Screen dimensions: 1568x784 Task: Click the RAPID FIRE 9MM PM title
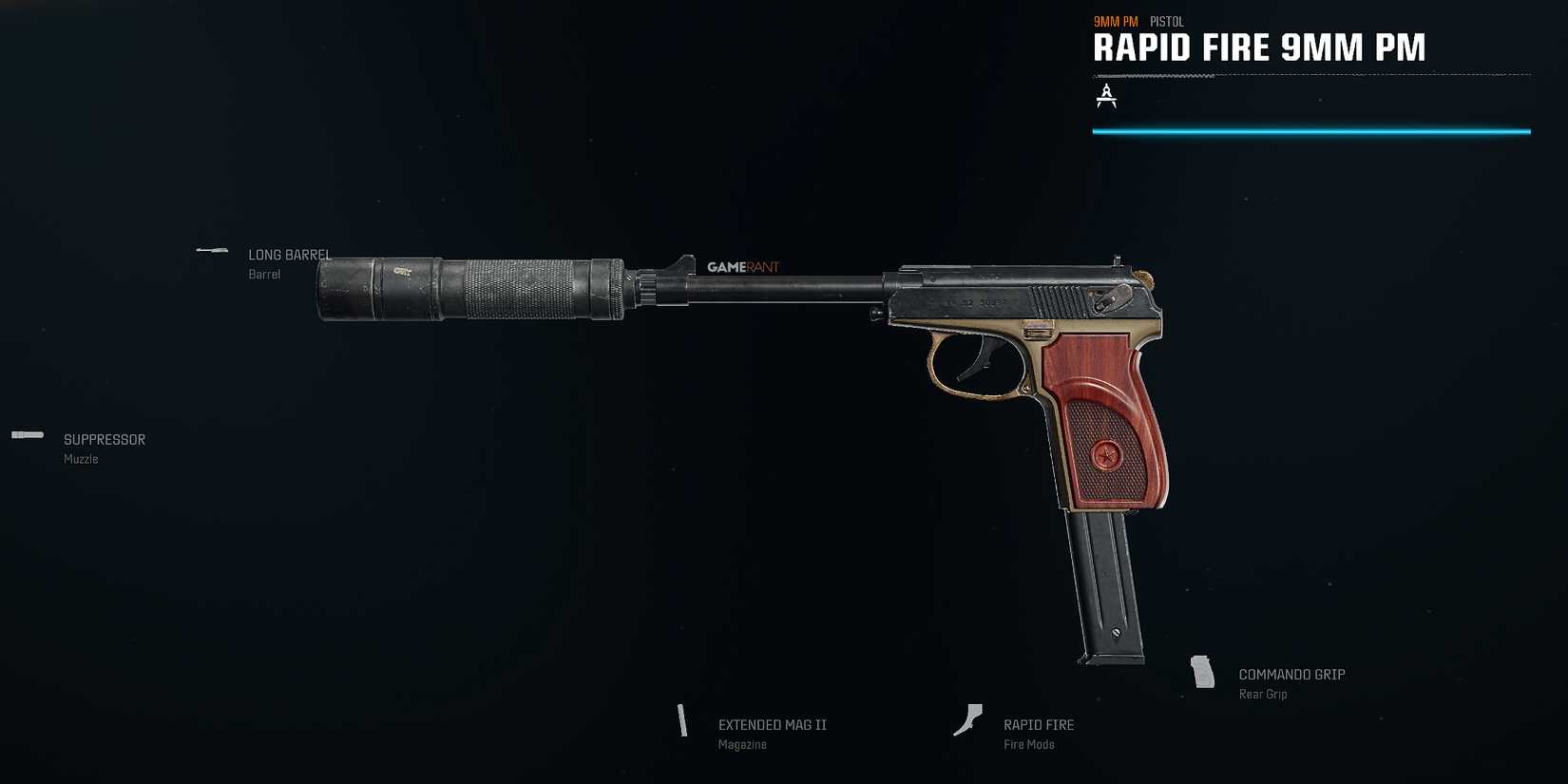[x=1259, y=47]
